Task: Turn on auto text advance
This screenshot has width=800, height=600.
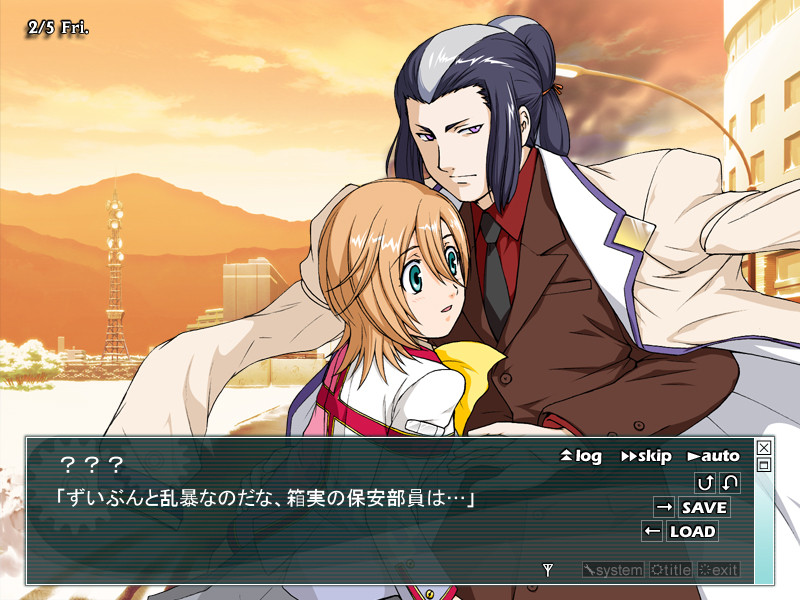Action: point(713,456)
